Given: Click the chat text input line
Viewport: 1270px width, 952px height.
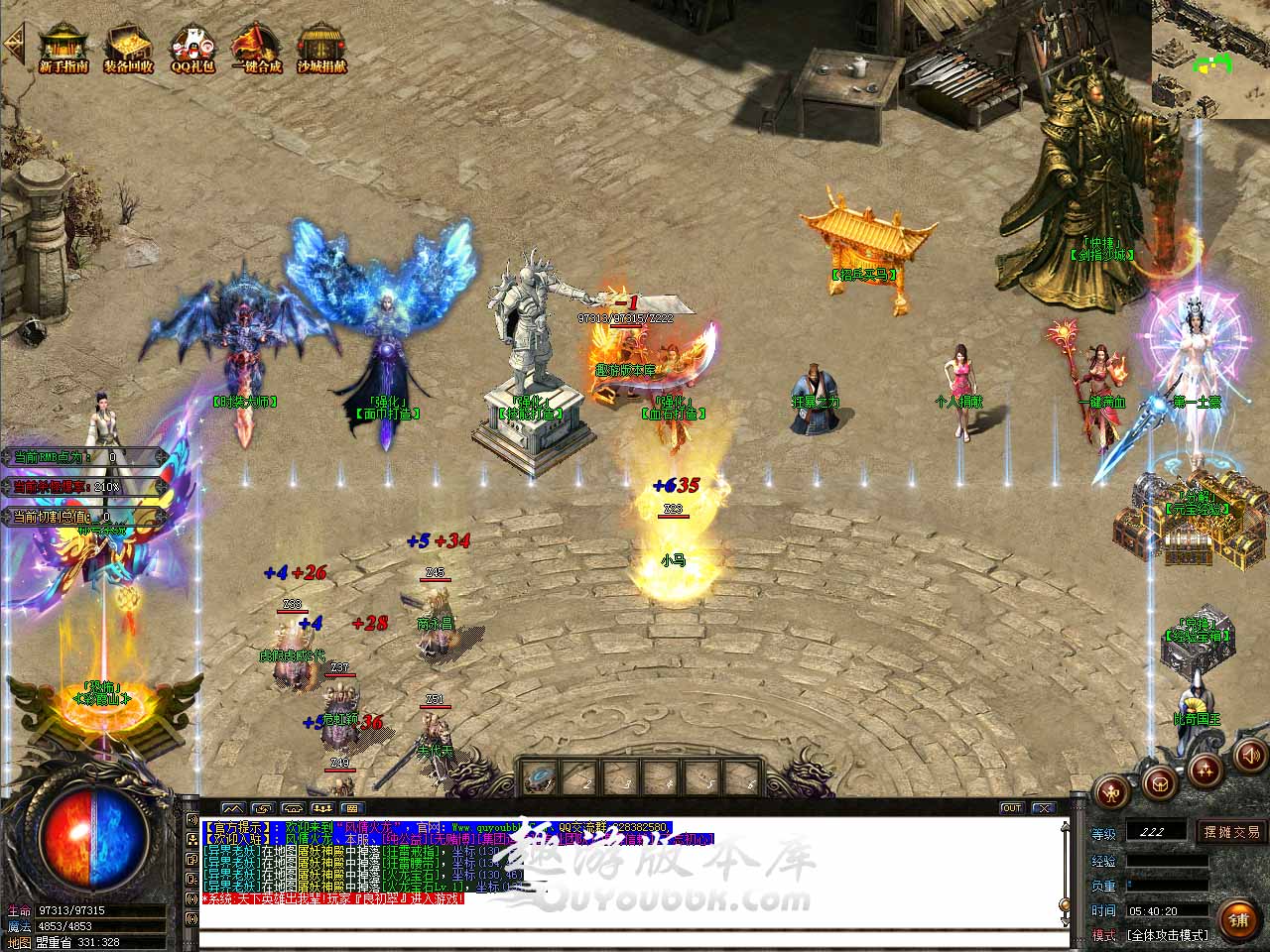Looking at the screenshot, I should point(633,937).
